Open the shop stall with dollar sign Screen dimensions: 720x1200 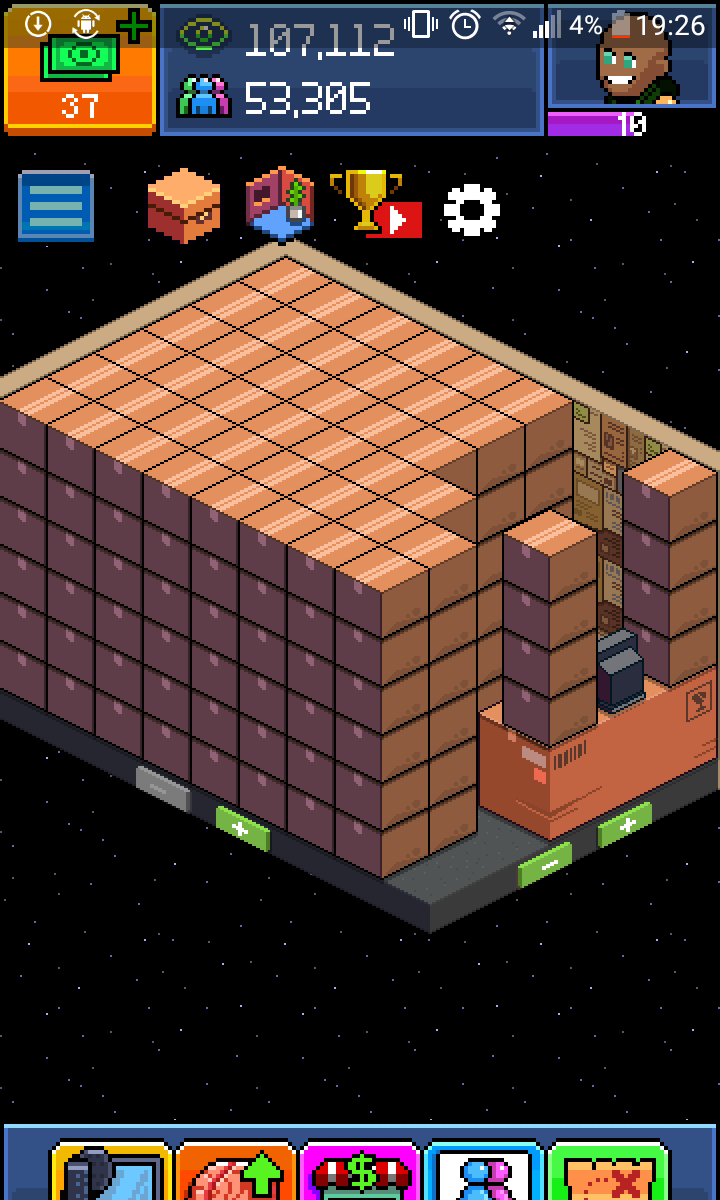point(360,1171)
